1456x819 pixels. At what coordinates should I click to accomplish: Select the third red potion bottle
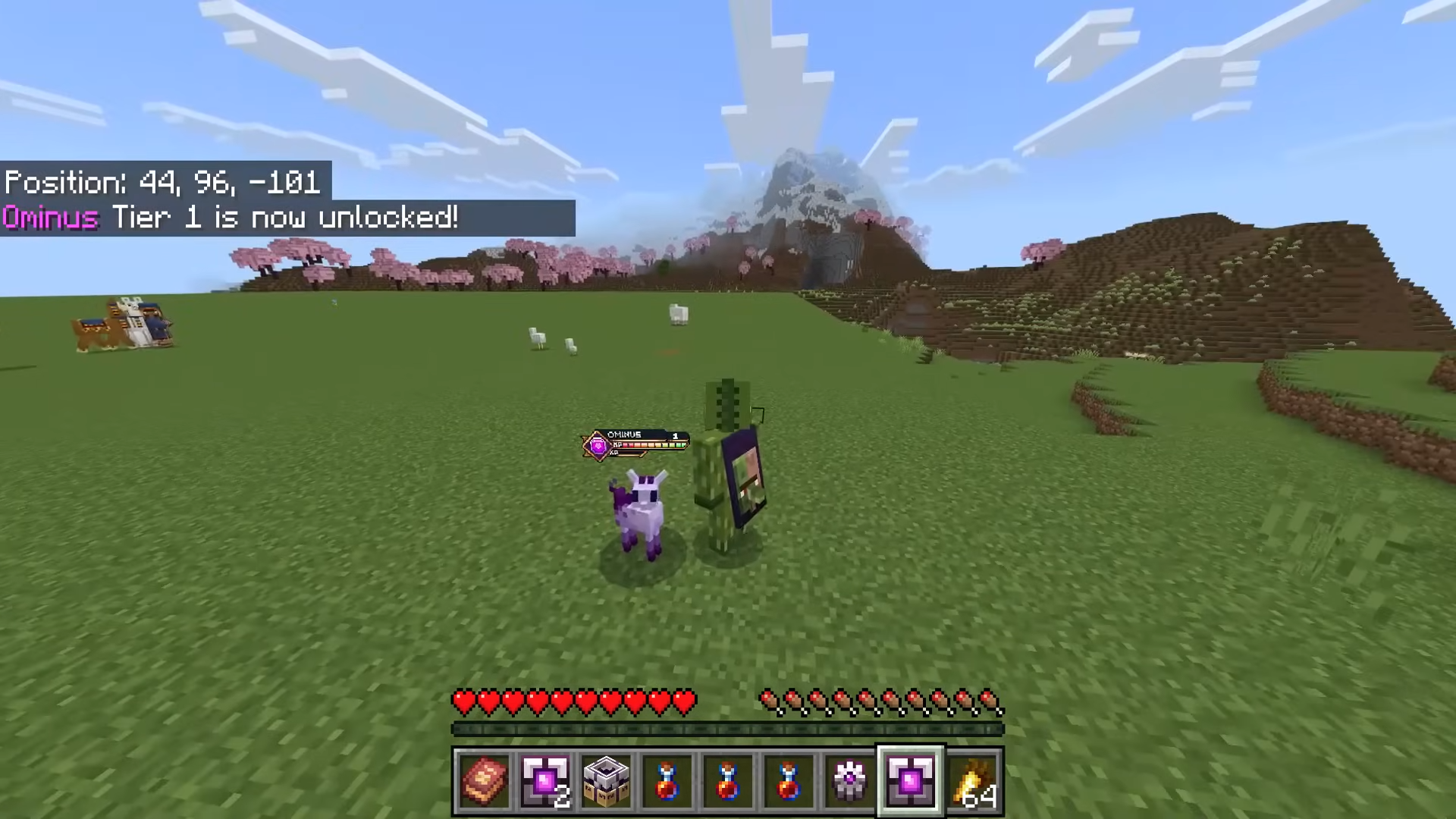(x=789, y=780)
